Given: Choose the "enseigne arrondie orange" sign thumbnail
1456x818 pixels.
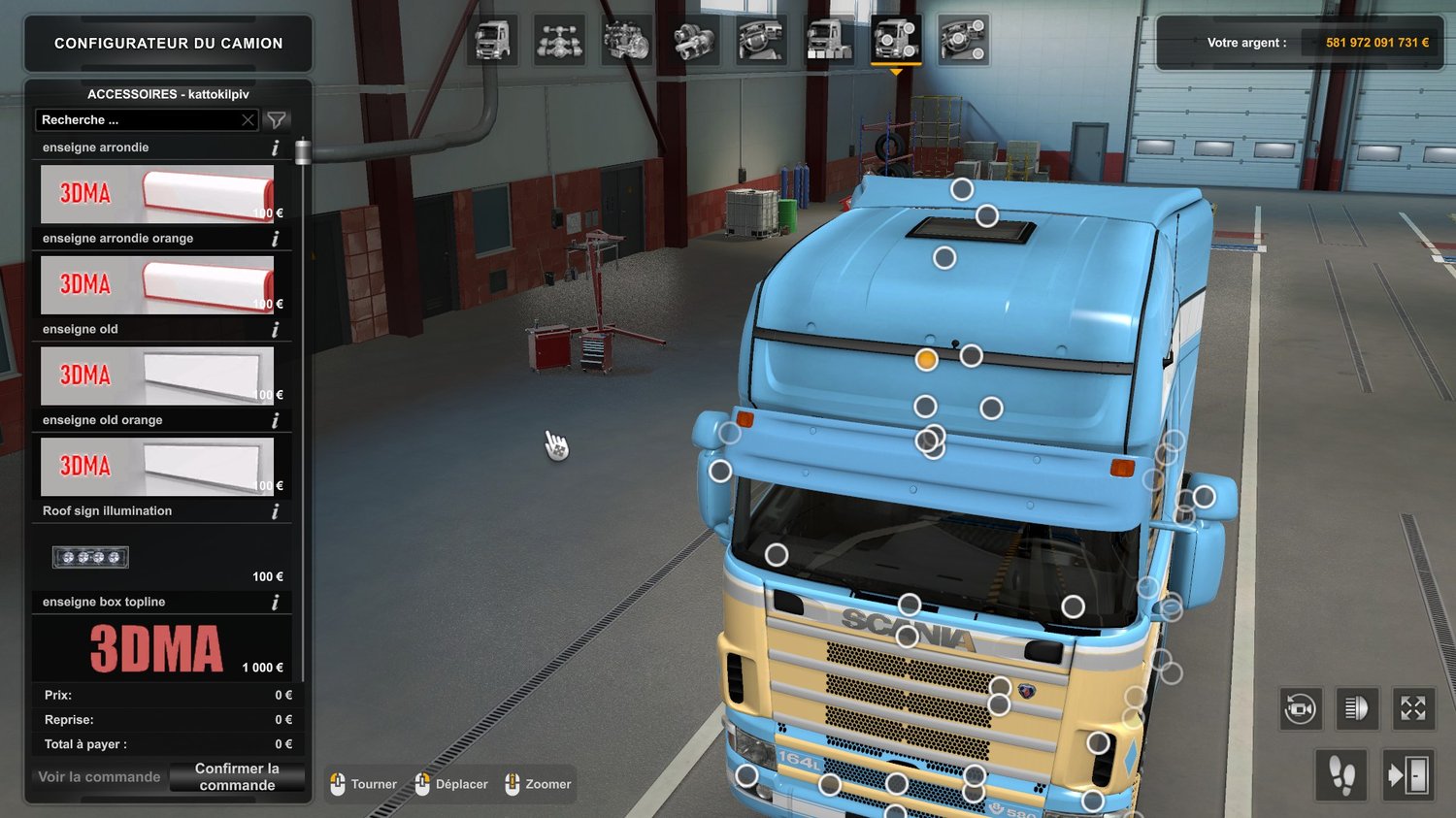Looking at the screenshot, I should point(157,285).
